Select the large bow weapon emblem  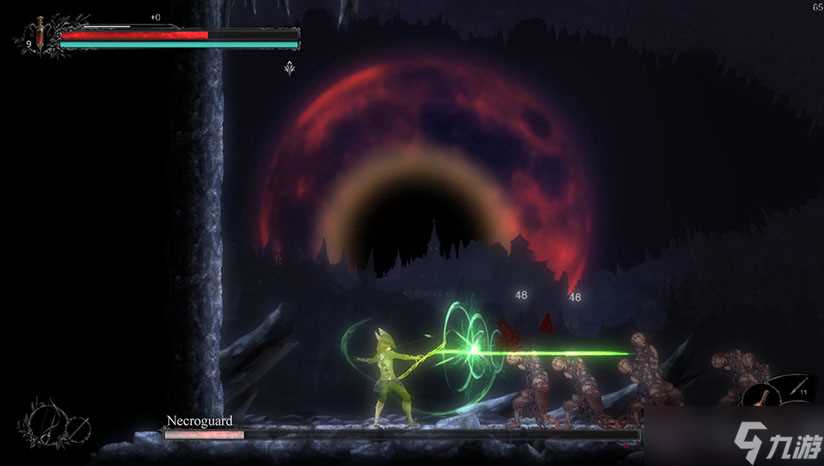pyautogui.click(x=45, y=418)
